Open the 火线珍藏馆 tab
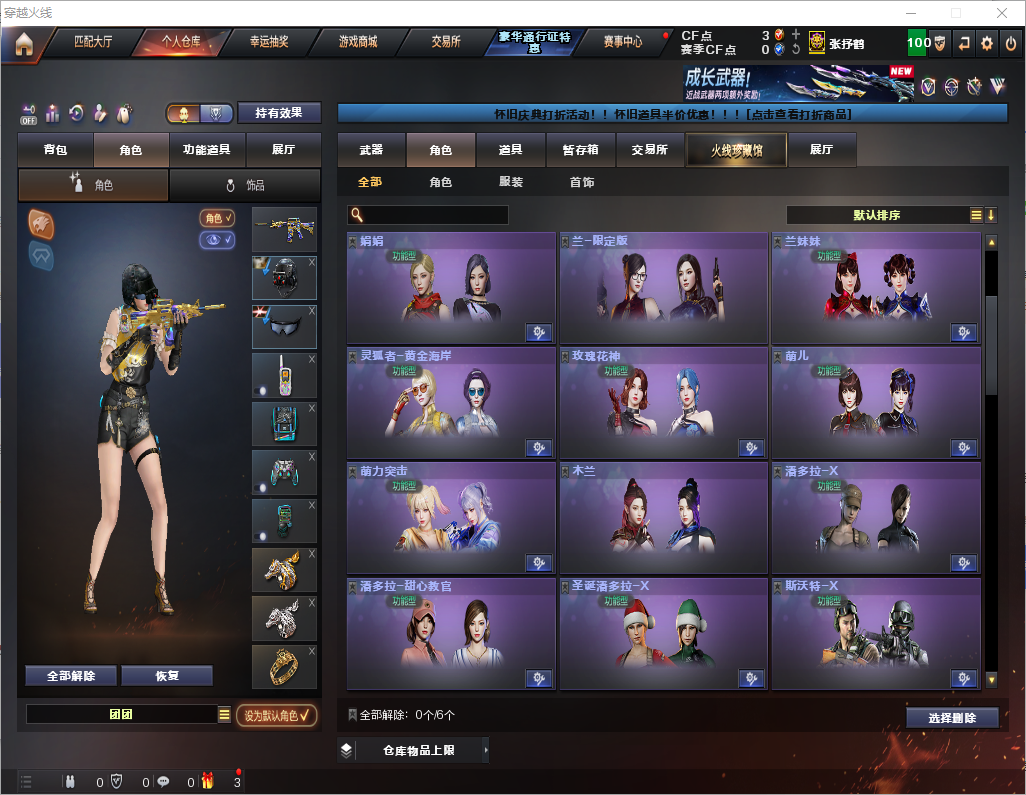1026x795 pixels. (x=736, y=150)
